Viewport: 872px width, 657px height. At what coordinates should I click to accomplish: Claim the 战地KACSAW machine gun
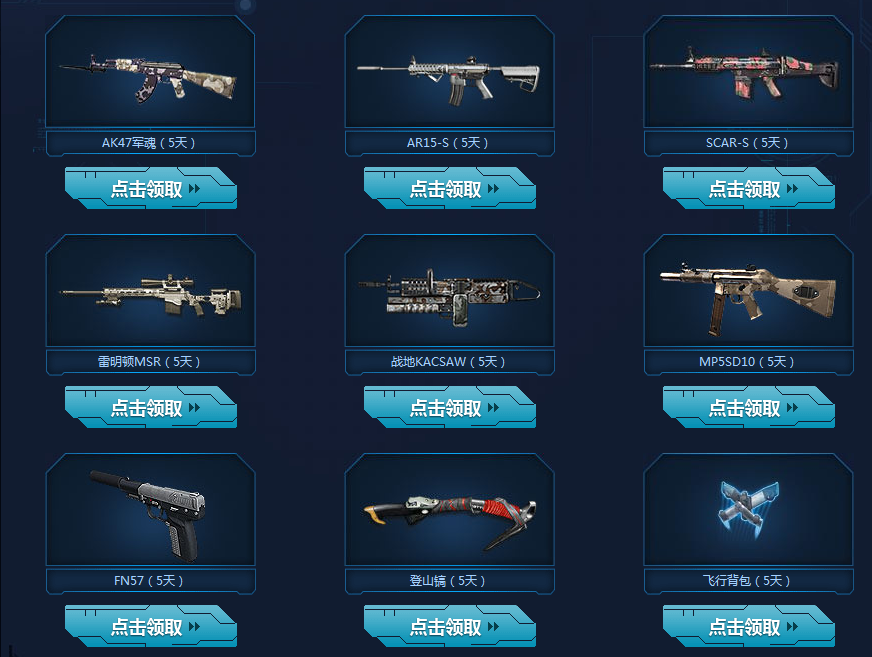coord(449,408)
